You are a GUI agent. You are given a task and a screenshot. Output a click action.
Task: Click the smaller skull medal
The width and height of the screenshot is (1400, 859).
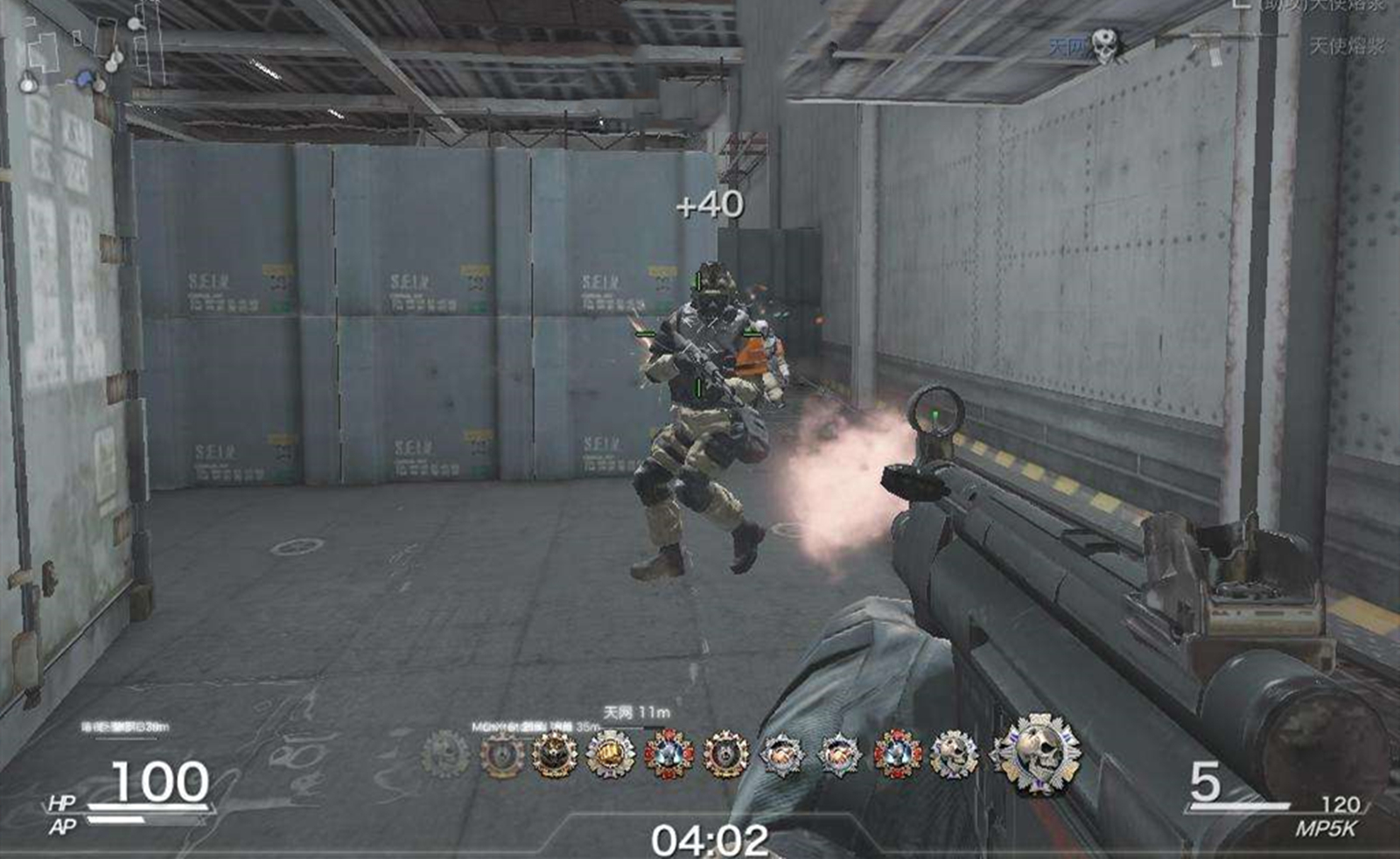(x=953, y=754)
